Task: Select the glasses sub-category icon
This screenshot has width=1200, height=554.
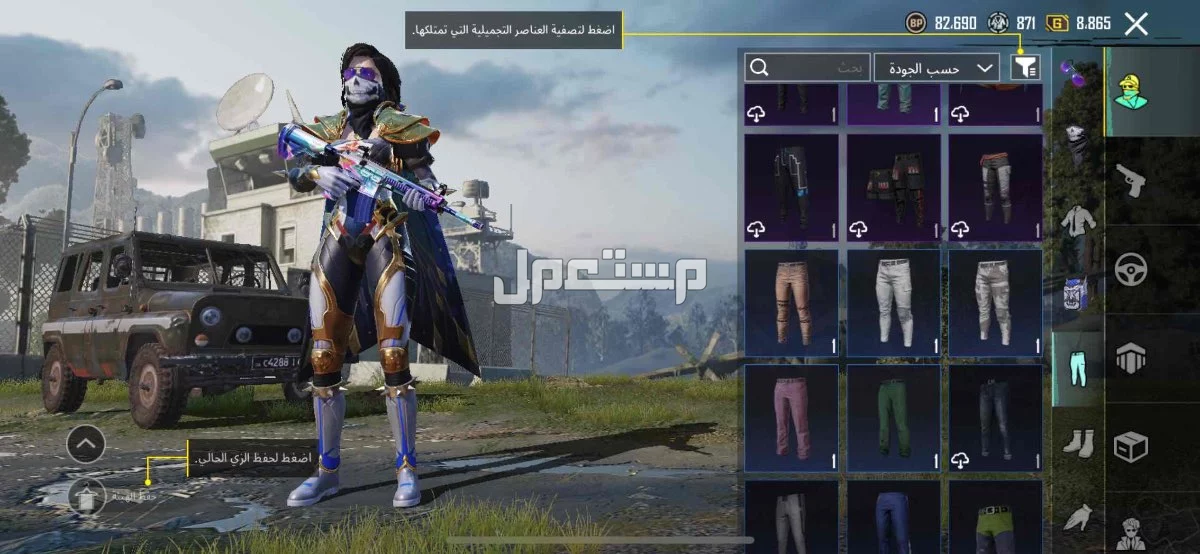Action: pyautogui.click(x=1077, y=73)
